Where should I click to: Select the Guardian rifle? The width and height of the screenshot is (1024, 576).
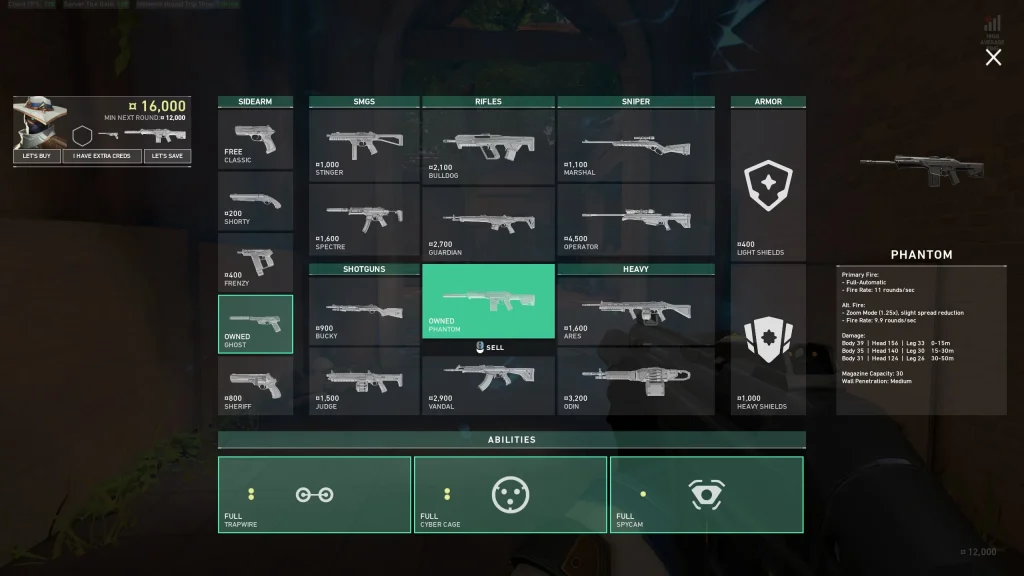pos(488,221)
